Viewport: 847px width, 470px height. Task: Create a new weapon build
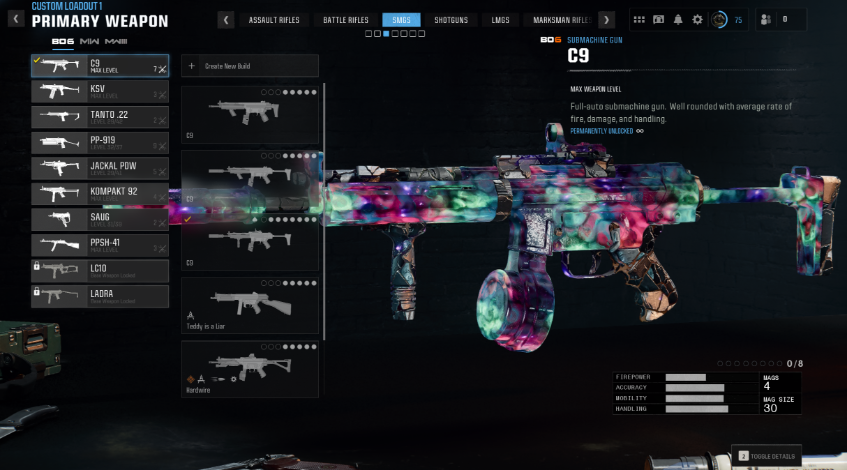tap(250, 66)
